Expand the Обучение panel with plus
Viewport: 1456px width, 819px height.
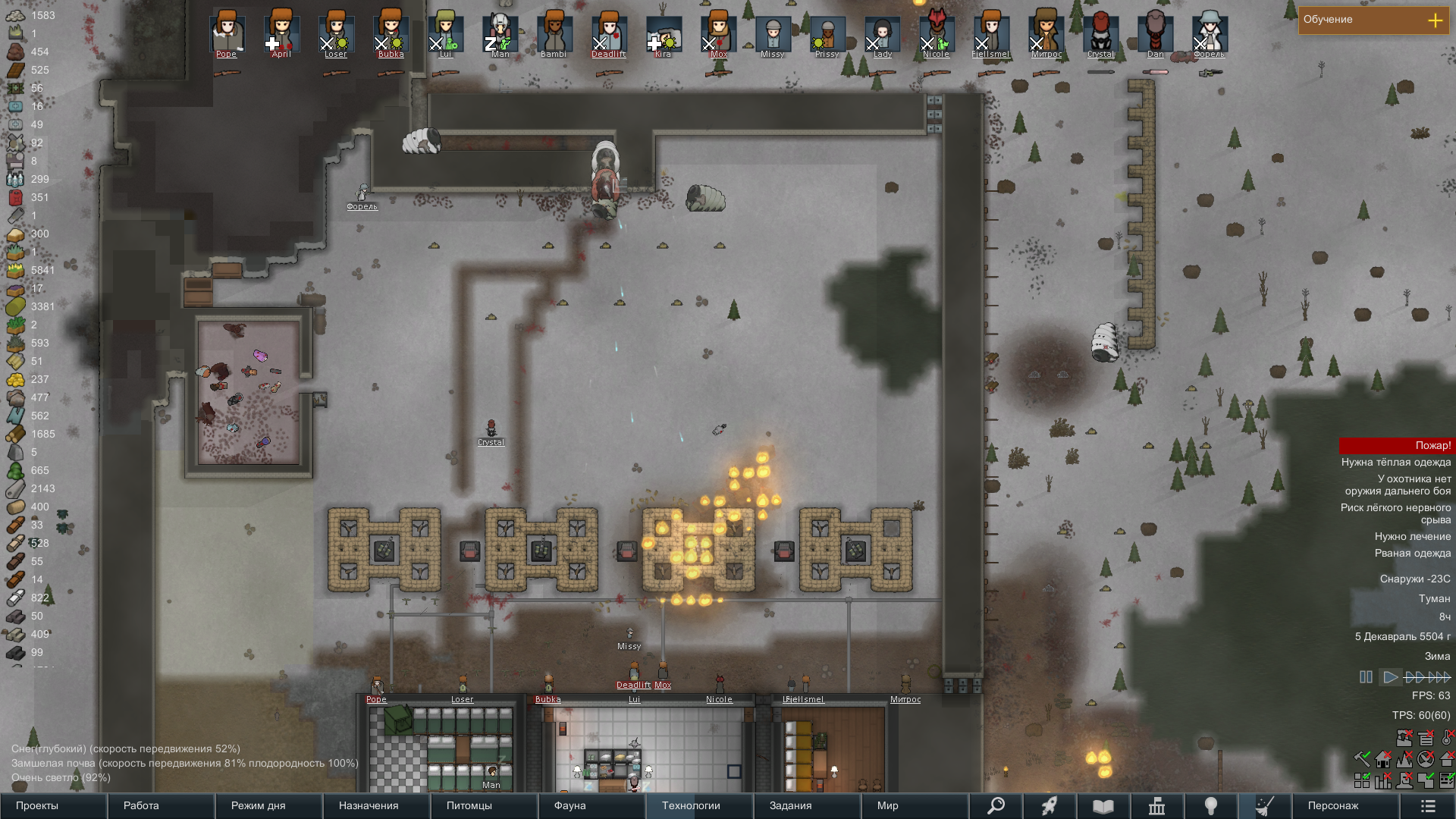pos(1435,20)
